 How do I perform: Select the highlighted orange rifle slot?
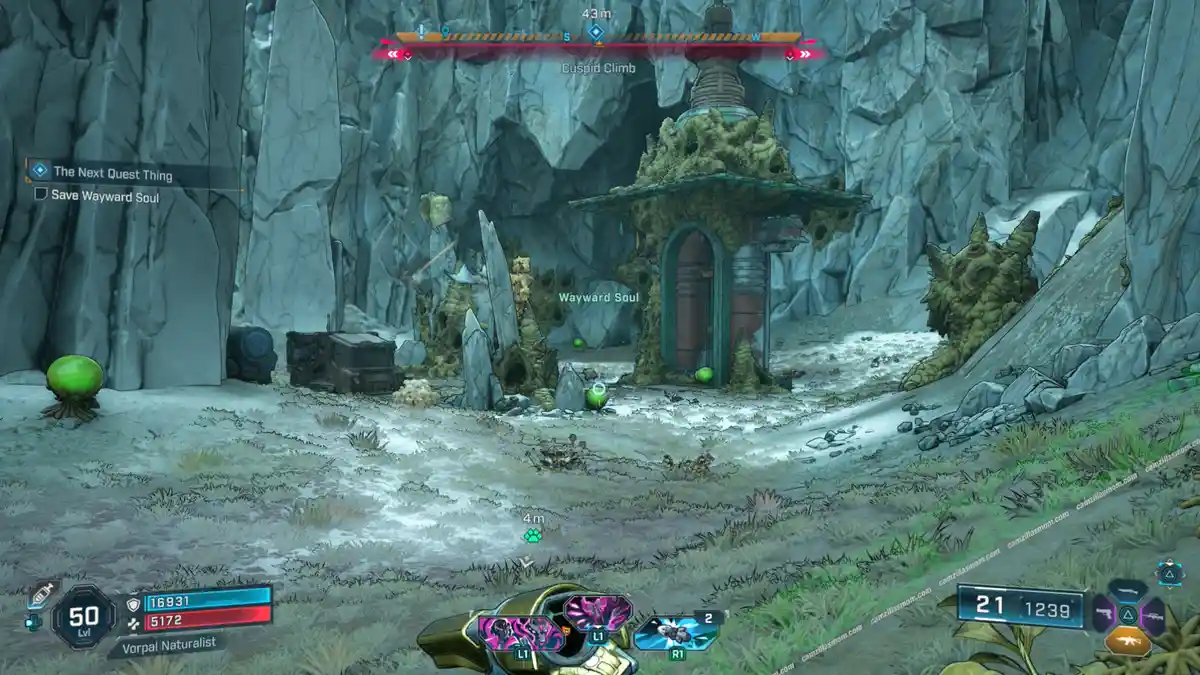click(1128, 640)
